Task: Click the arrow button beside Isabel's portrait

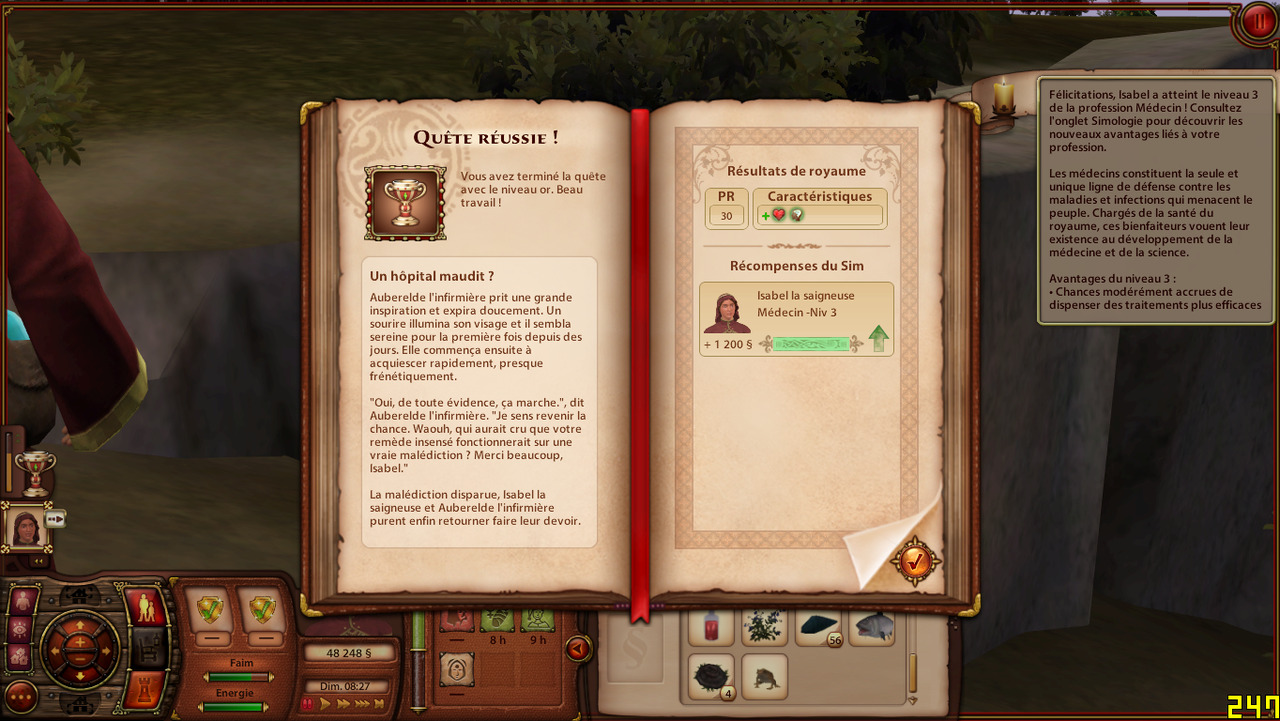Action: (x=56, y=518)
